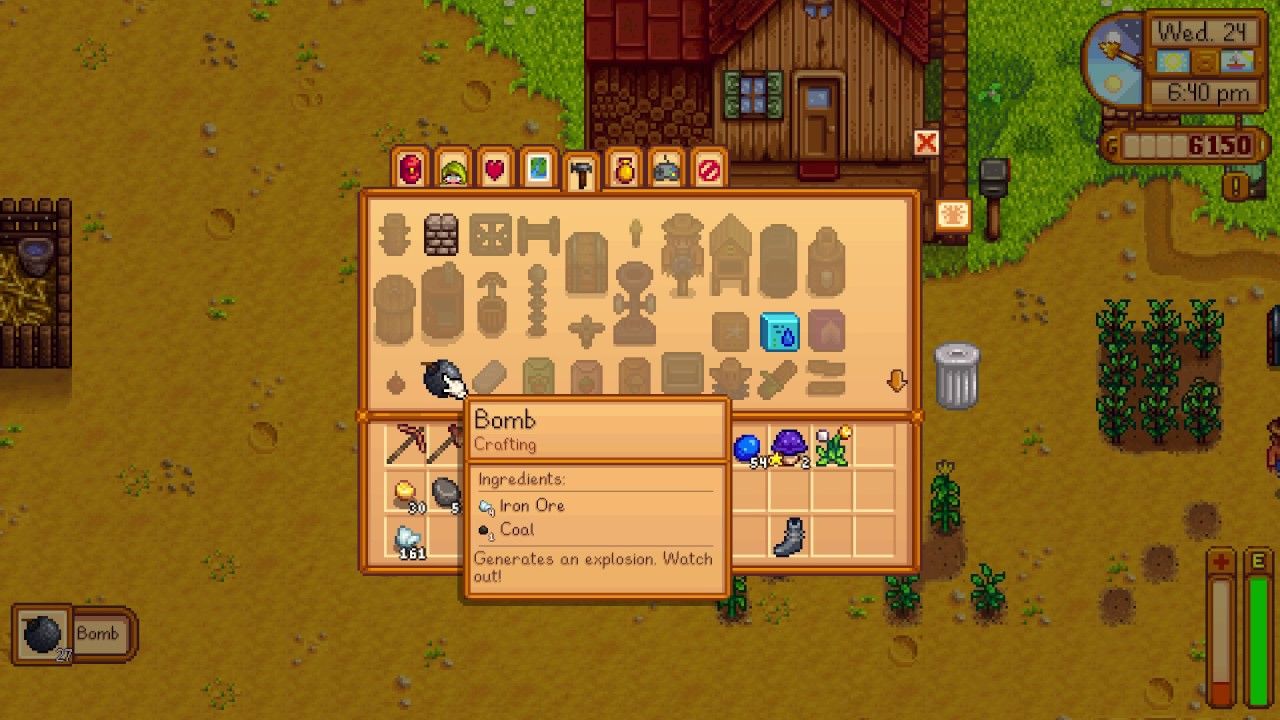Switch to the Inventory backpack tab
Viewport: 1280px width, 720px height.
(x=411, y=169)
